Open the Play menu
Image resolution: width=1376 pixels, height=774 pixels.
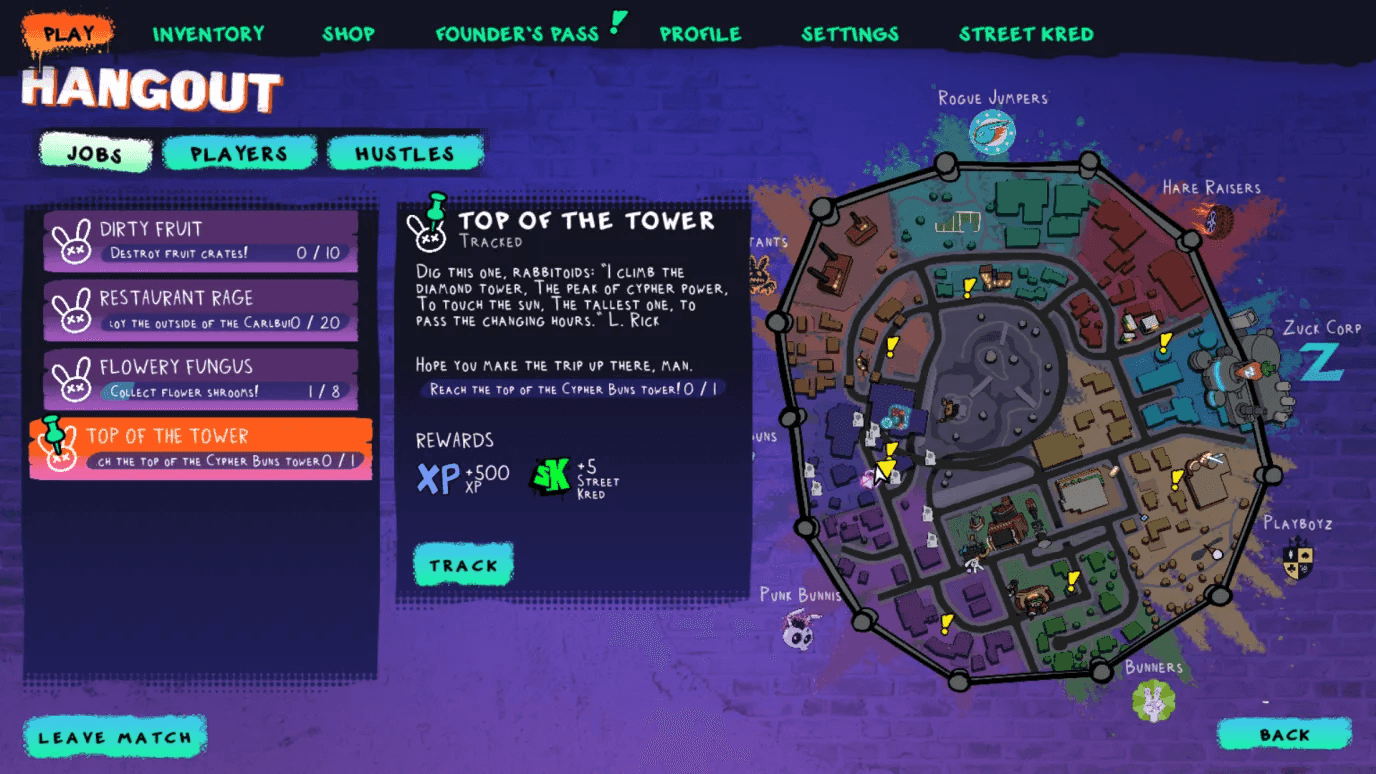click(x=68, y=34)
